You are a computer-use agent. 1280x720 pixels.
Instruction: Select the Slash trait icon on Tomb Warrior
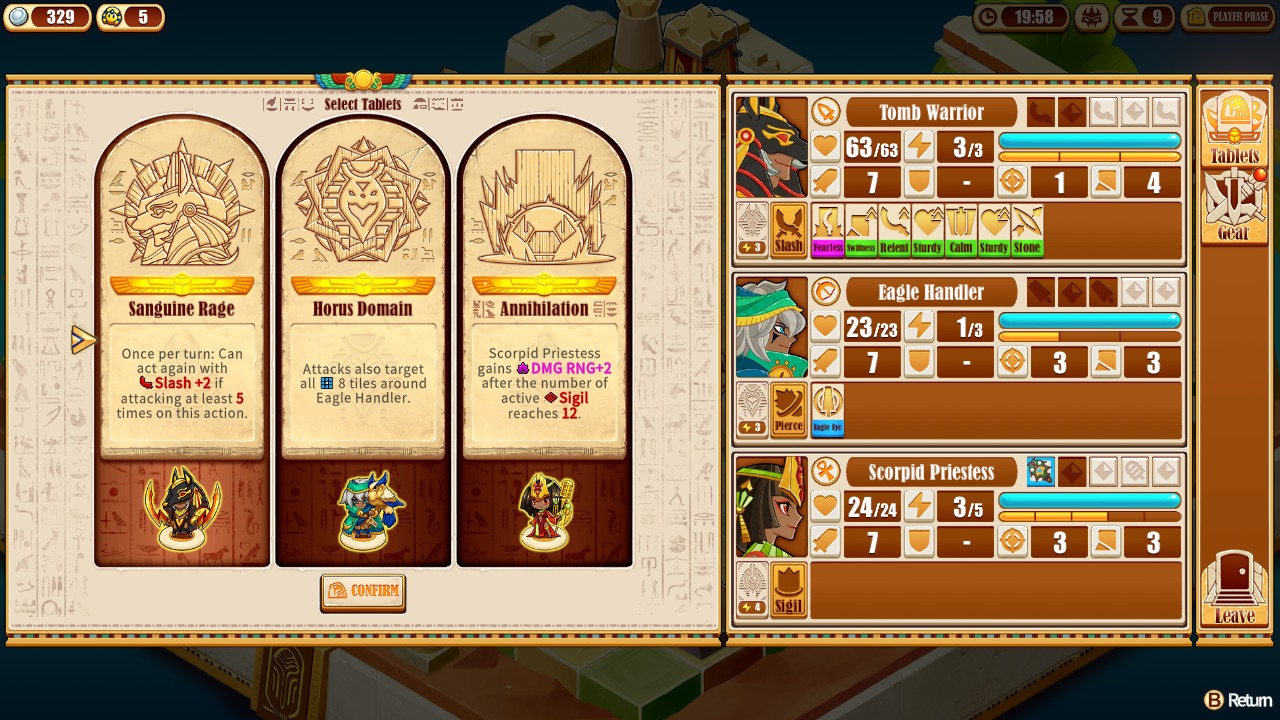[x=789, y=230]
